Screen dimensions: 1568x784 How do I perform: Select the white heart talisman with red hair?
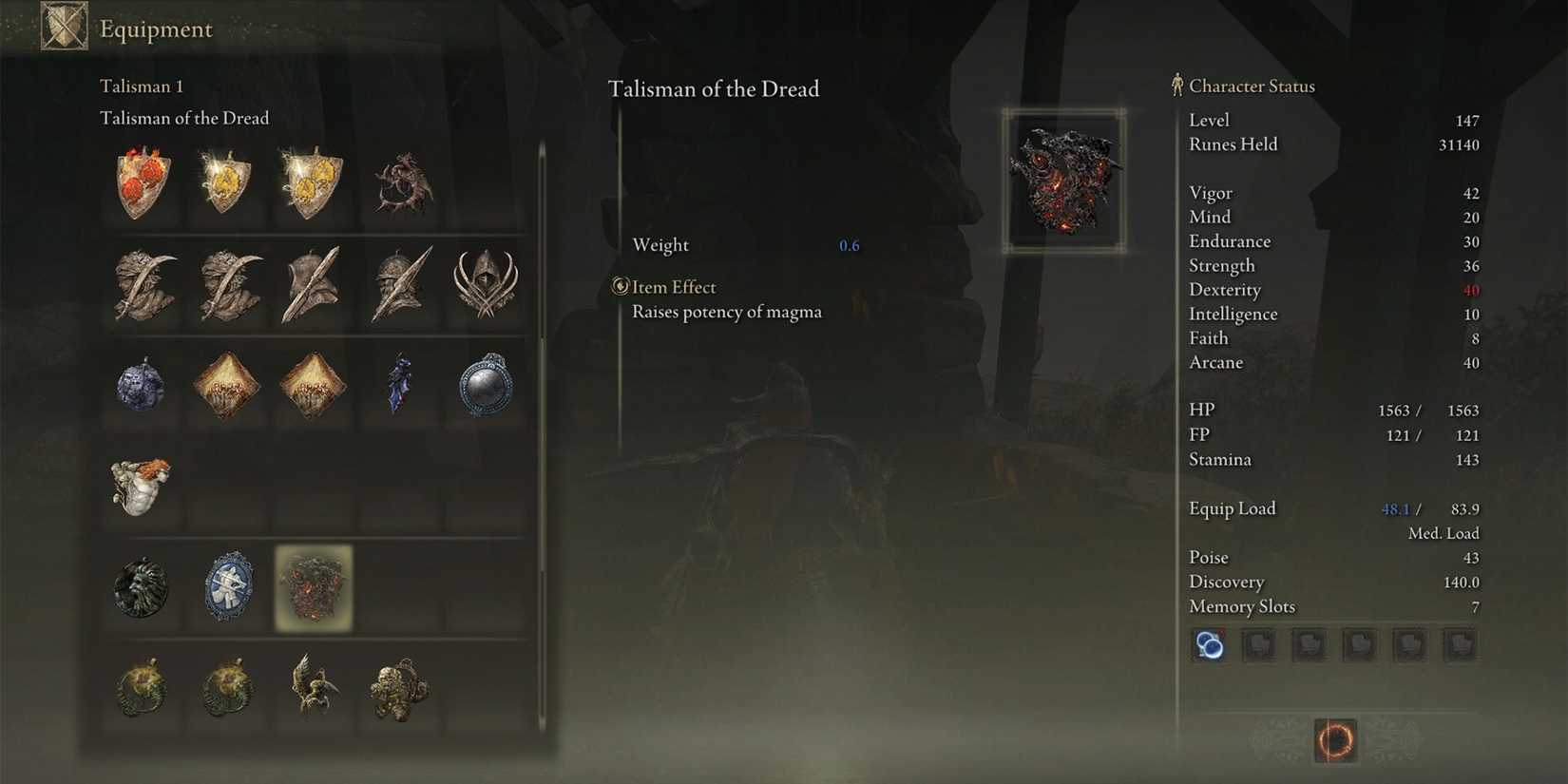(x=141, y=488)
